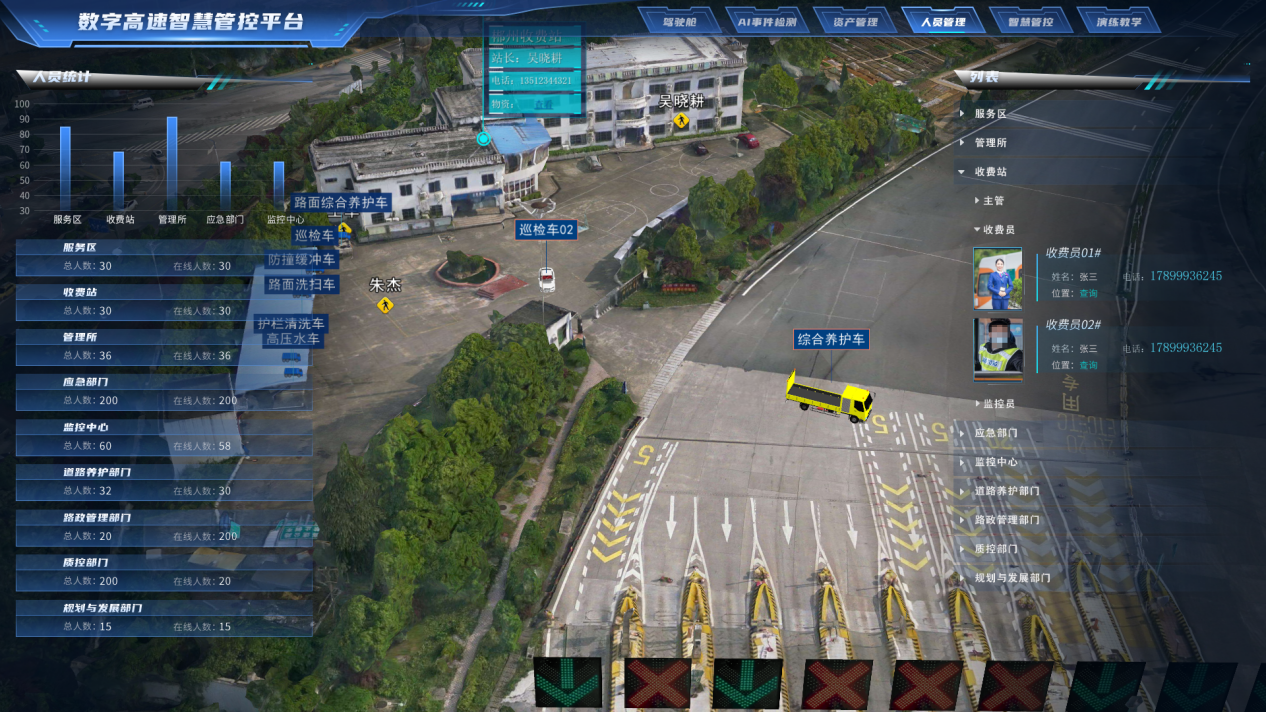Select the 资产管理 tab
The height and width of the screenshot is (712, 1266).
[855, 21]
